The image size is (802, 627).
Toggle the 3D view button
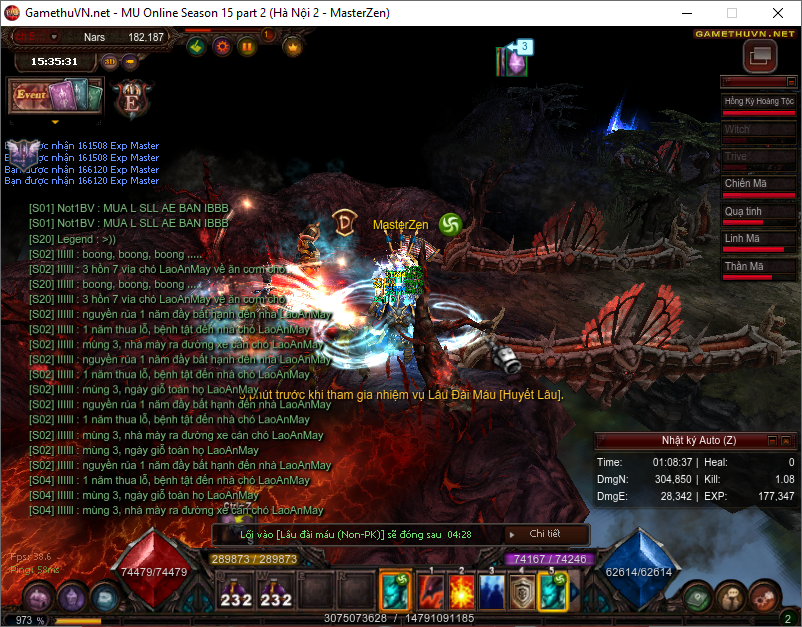coord(109,61)
